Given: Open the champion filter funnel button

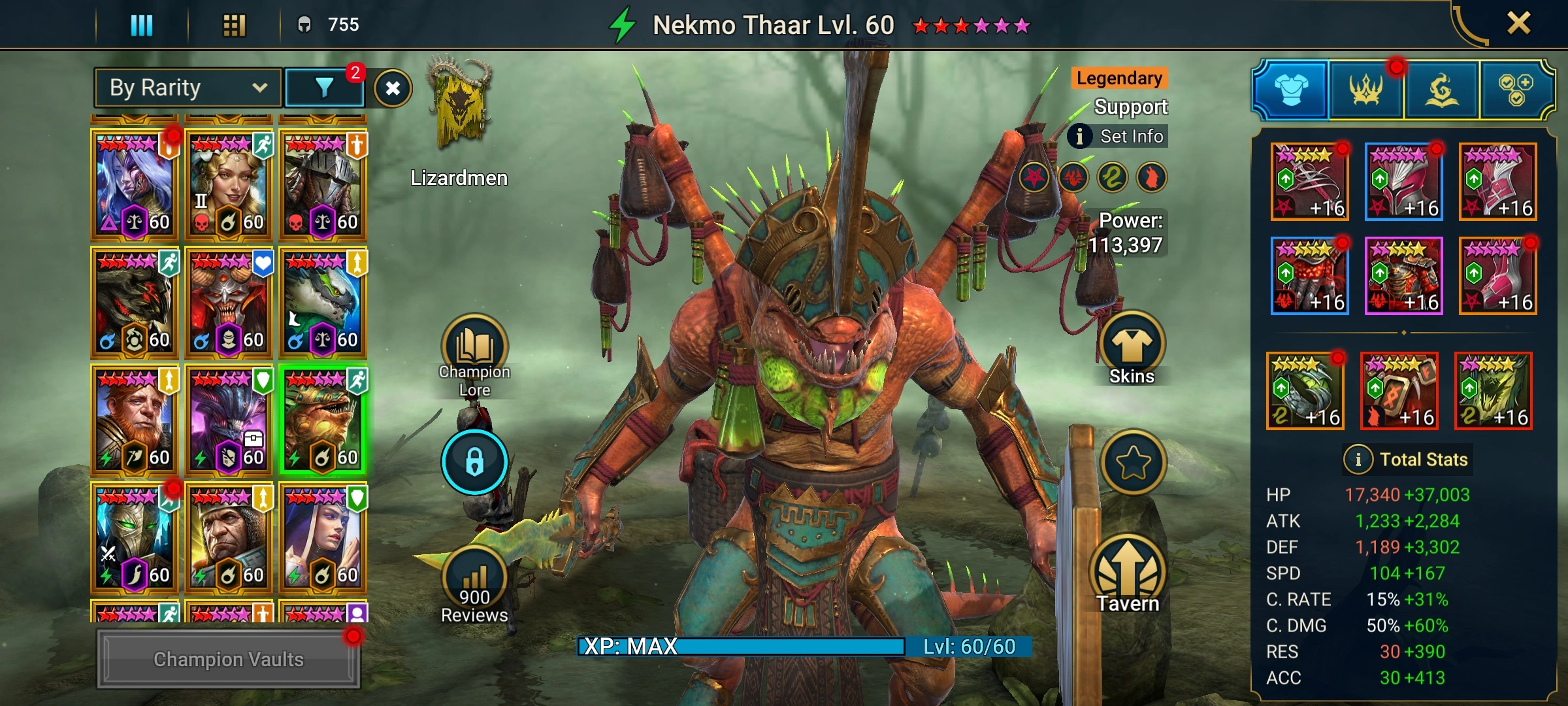Looking at the screenshot, I should coord(324,88).
